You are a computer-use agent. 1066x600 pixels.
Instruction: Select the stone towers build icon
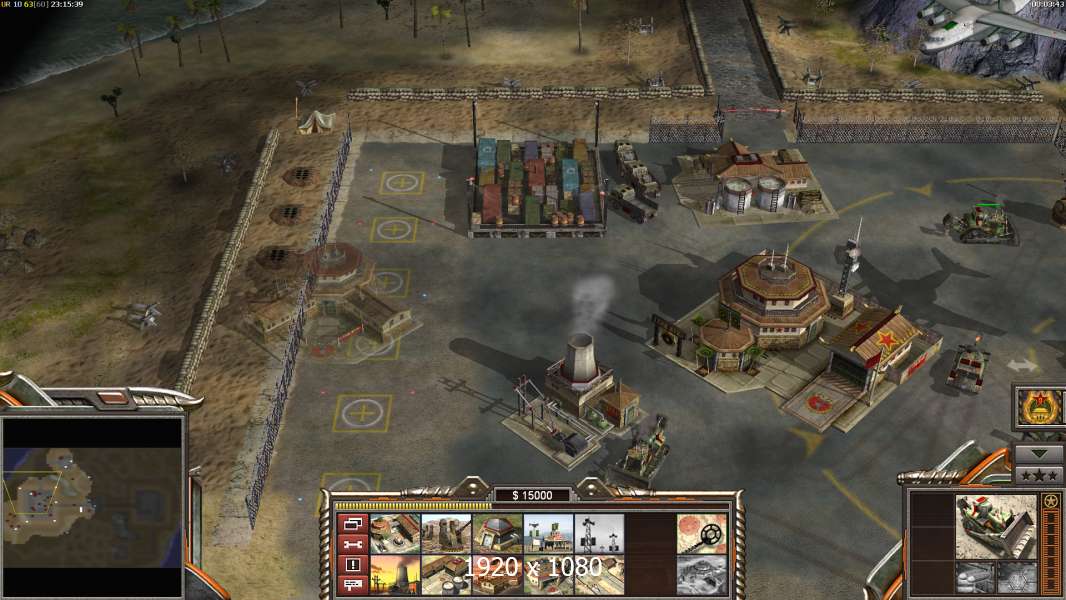point(446,534)
